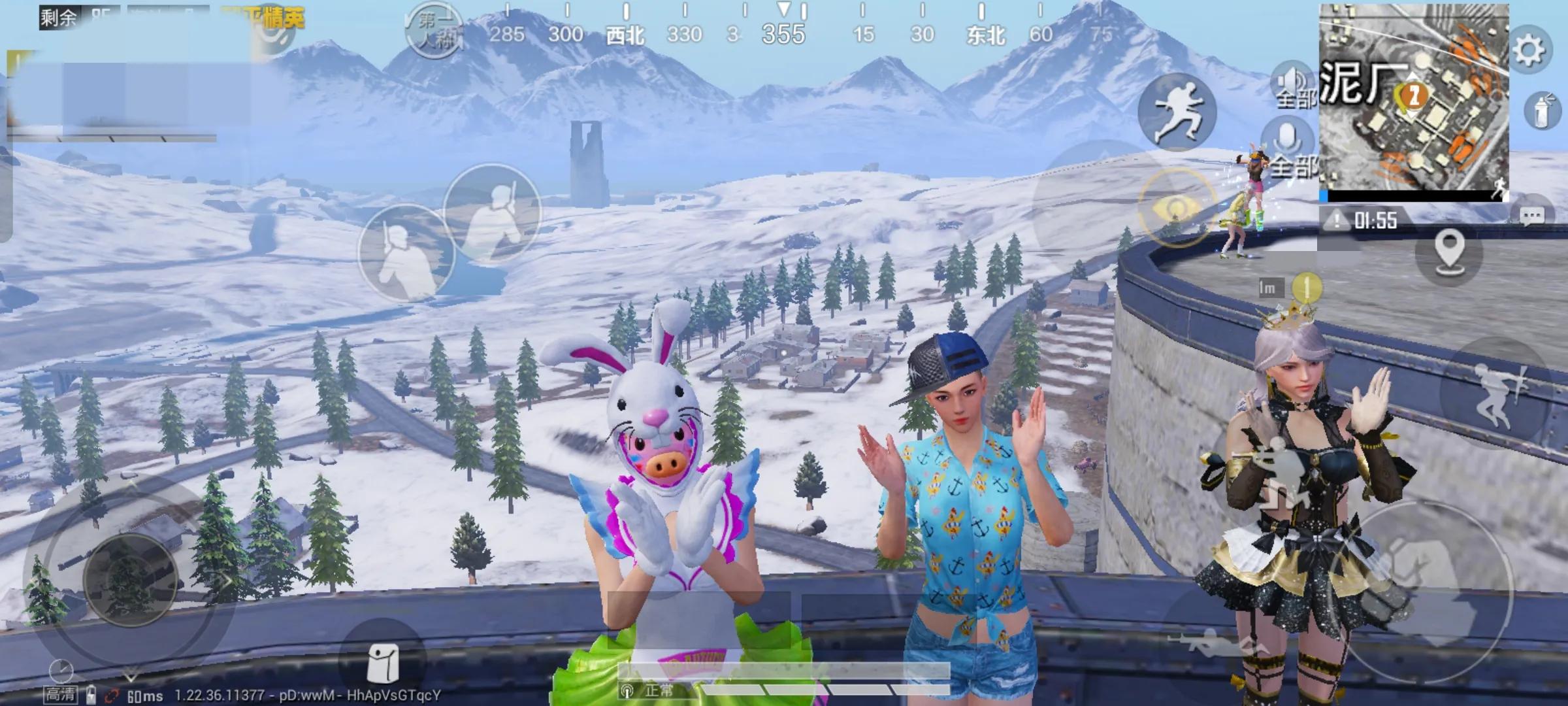Viewport: 1568px width, 706px height.
Task: Expand the minimap showing 泥厂
Action: pos(1413,101)
